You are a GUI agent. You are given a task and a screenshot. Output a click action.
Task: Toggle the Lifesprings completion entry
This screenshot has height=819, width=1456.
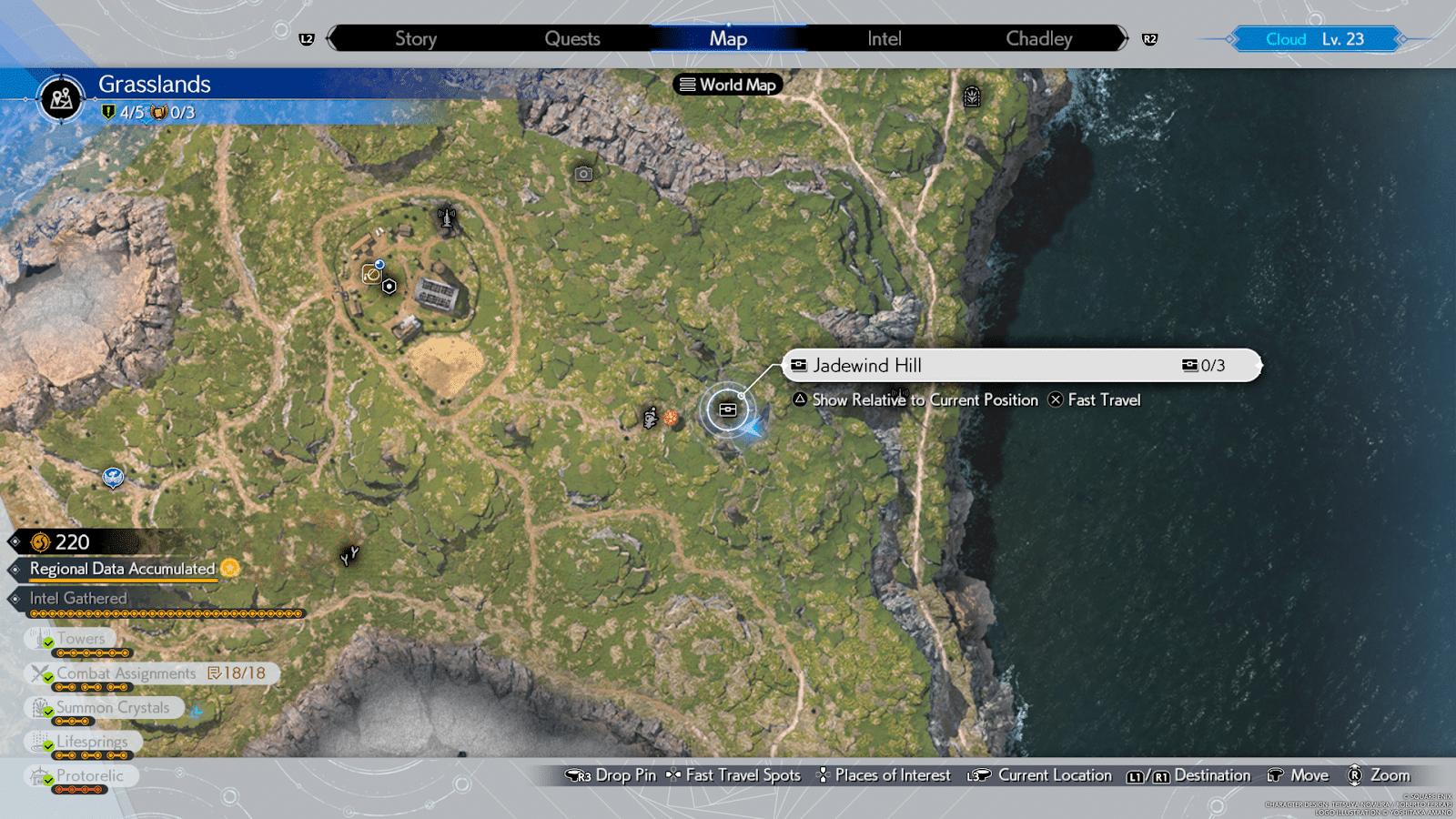[85, 741]
